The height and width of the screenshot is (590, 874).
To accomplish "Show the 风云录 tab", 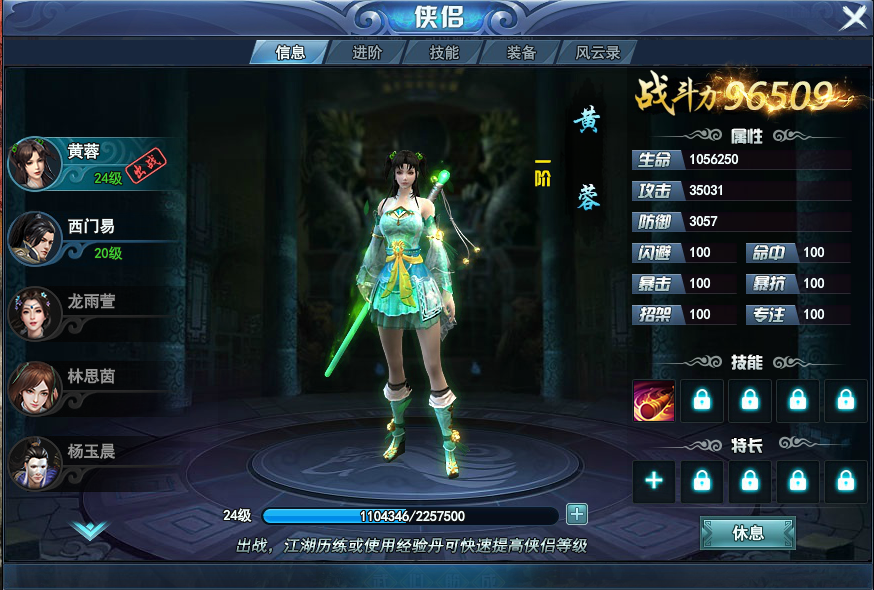I will (x=598, y=53).
